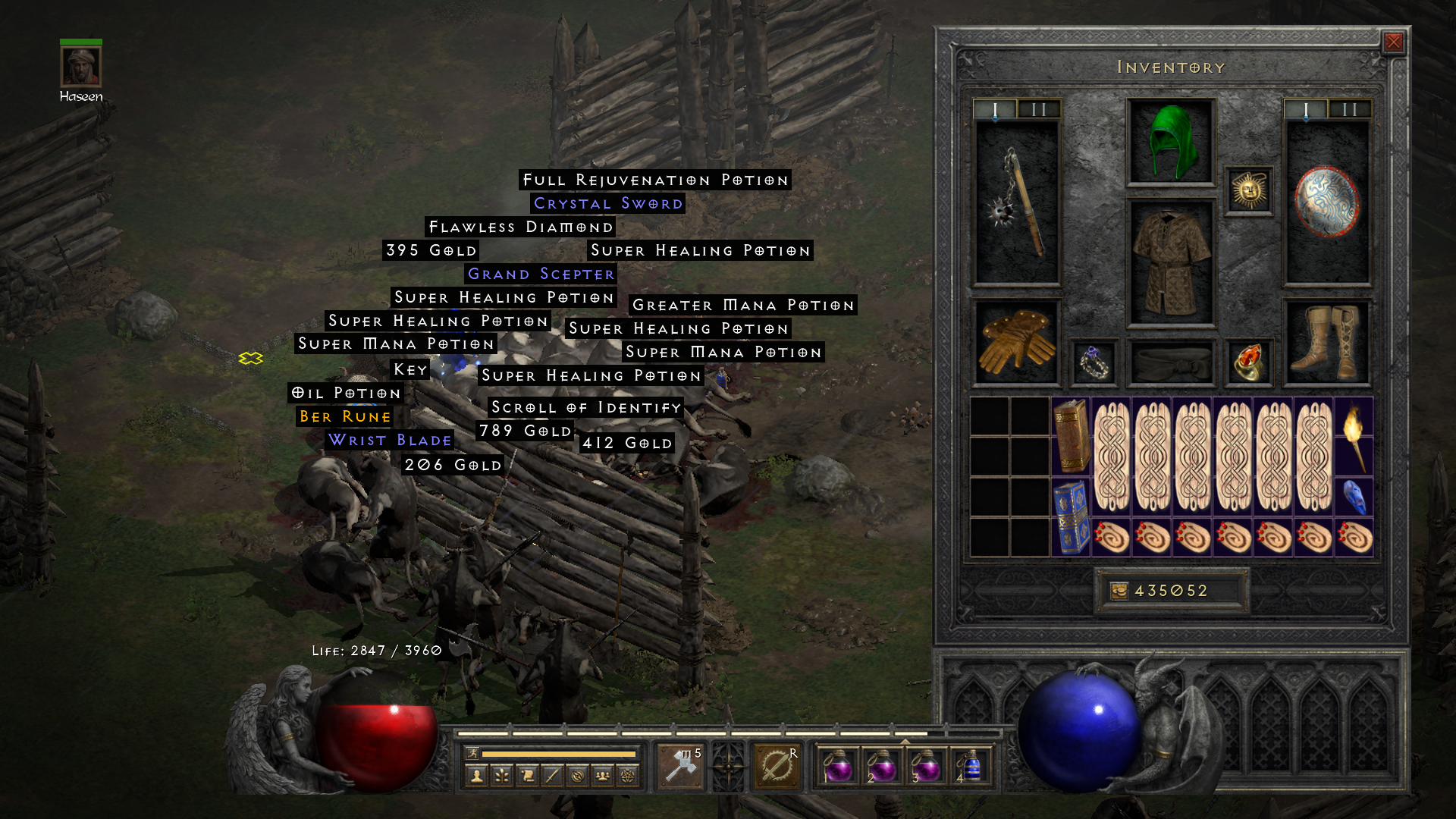Open the game menu pentagram icon
The width and height of the screenshot is (1456, 819).
(628, 774)
